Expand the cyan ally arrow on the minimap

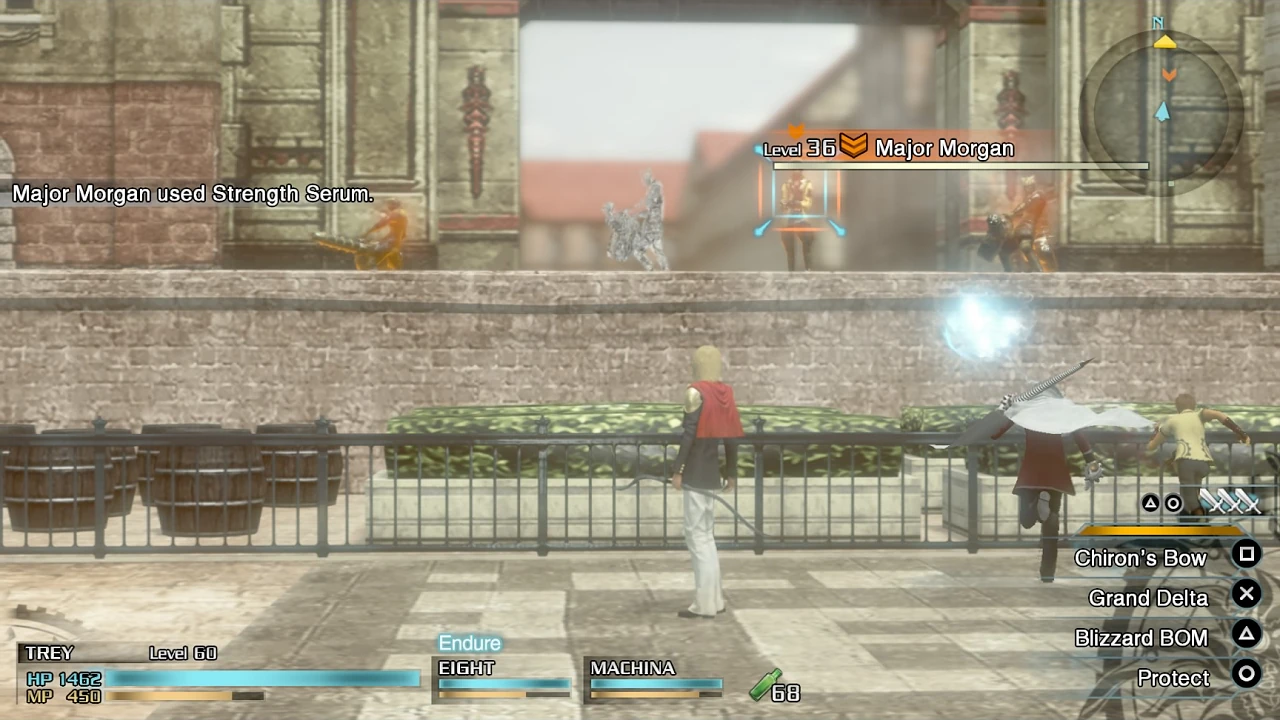click(x=1163, y=113)
